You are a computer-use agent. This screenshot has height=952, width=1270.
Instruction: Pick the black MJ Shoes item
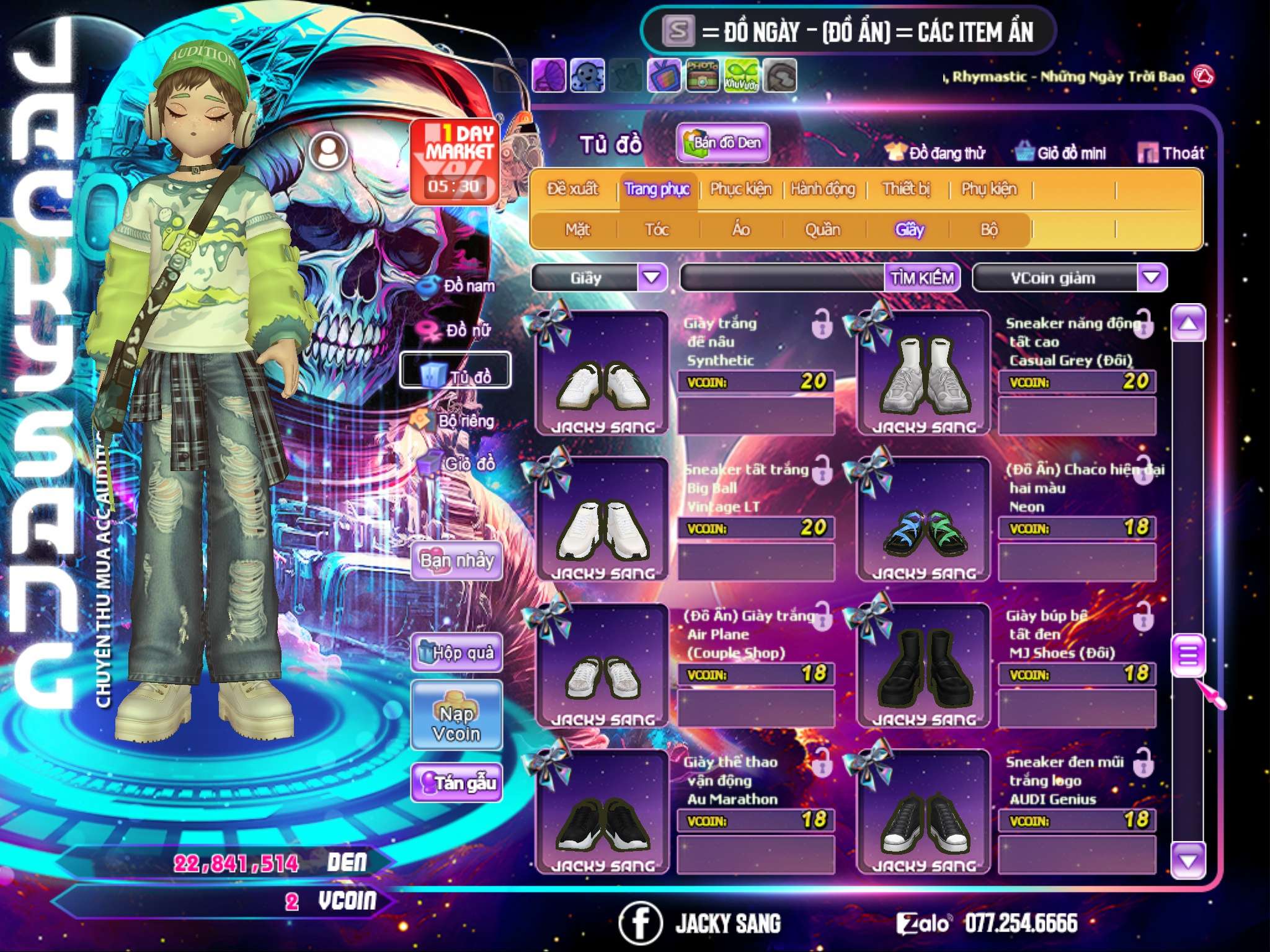click(x=923, y=664)
